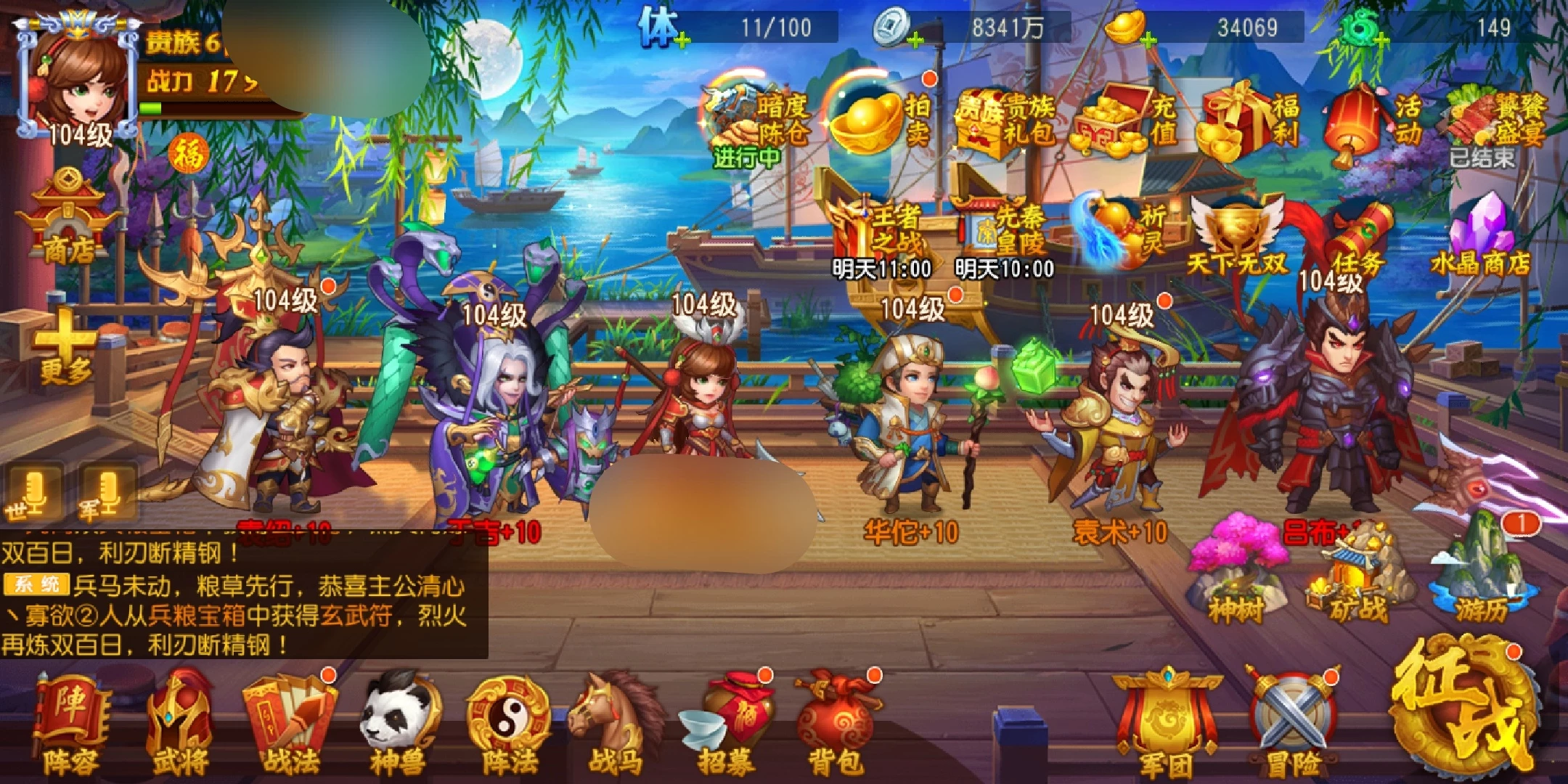
Task: Open the 水晶商店 crystal shop
Action: point(1481,236)
